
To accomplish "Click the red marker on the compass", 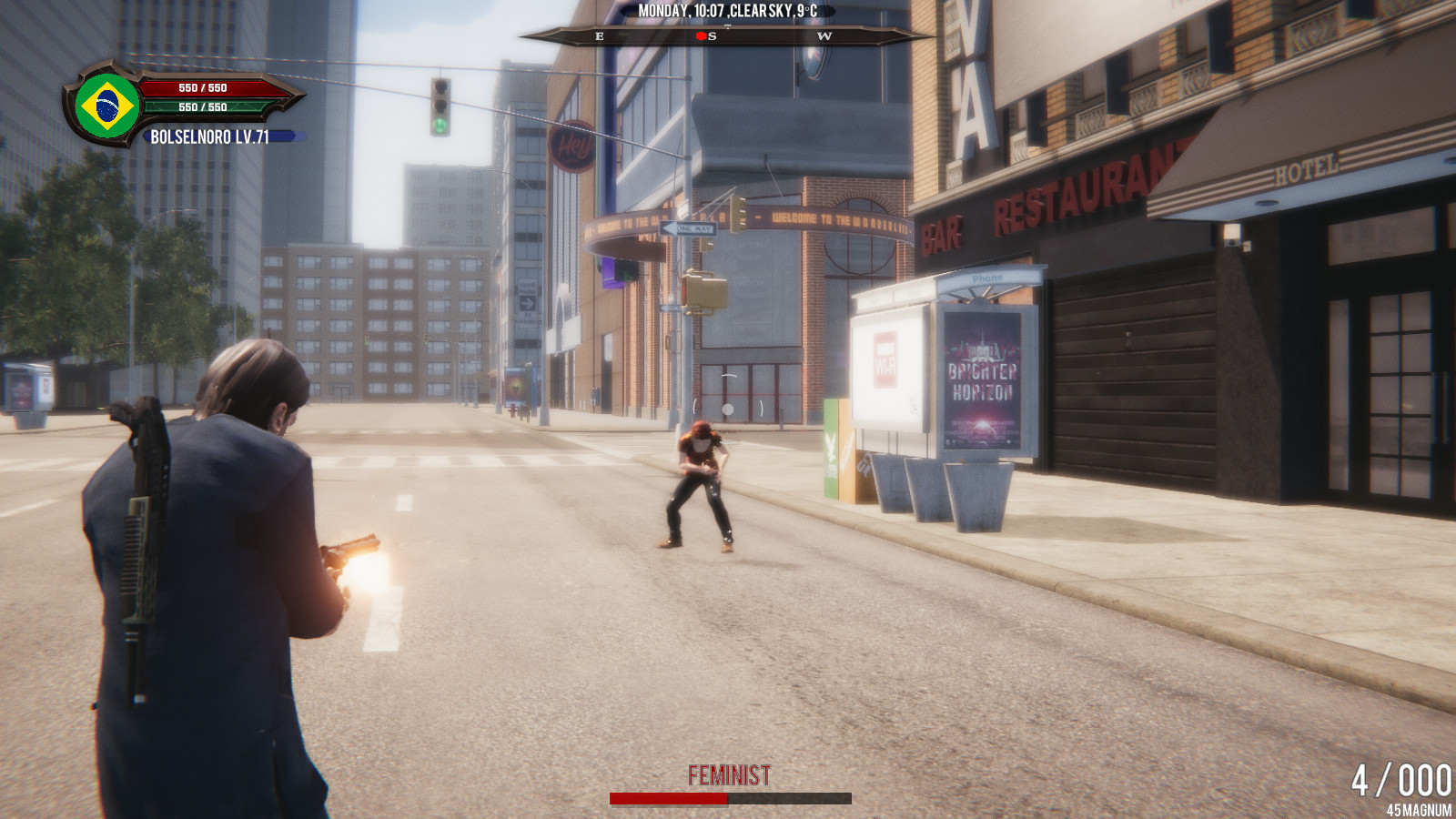I will pyautogui.click(x=701, y=36).
